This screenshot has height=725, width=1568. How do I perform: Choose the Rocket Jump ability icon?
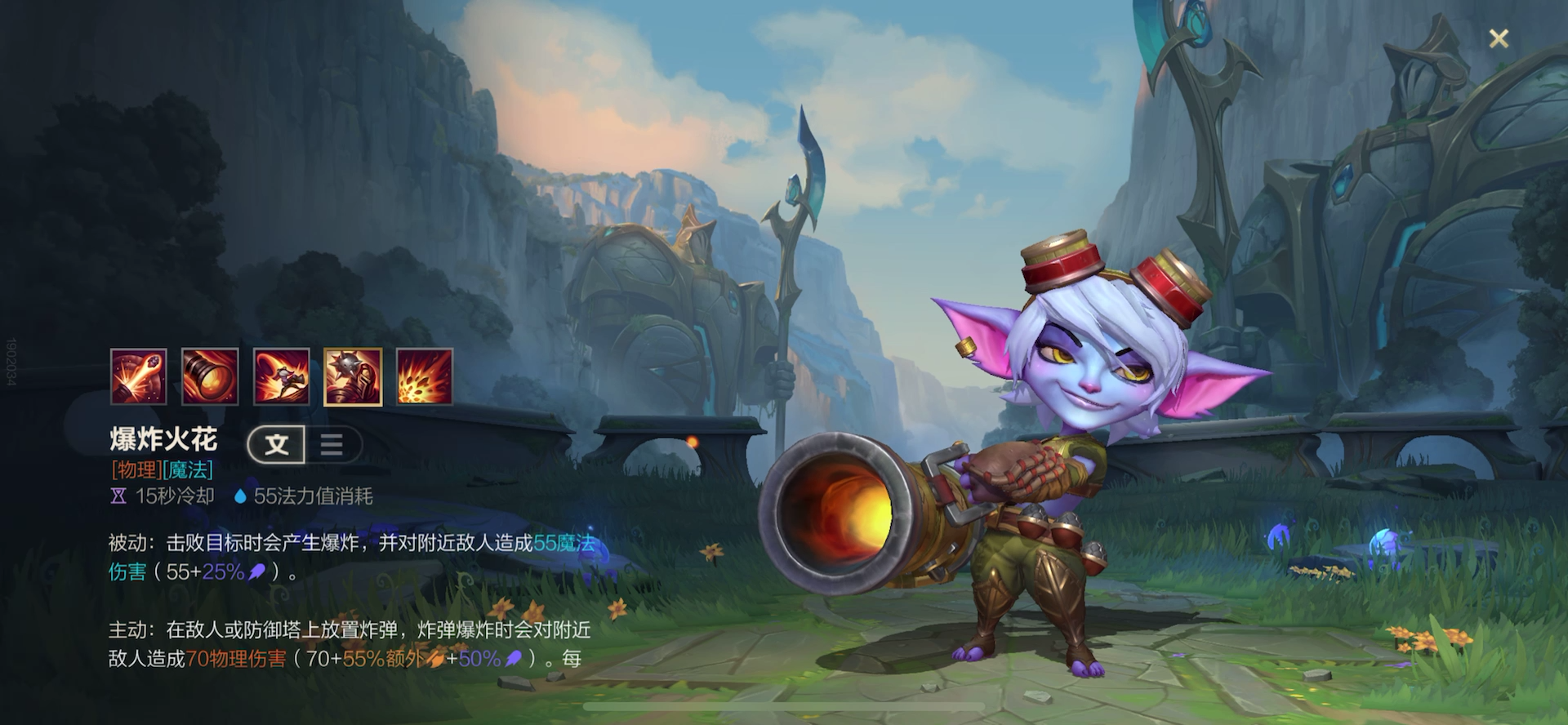pos(282,376)
